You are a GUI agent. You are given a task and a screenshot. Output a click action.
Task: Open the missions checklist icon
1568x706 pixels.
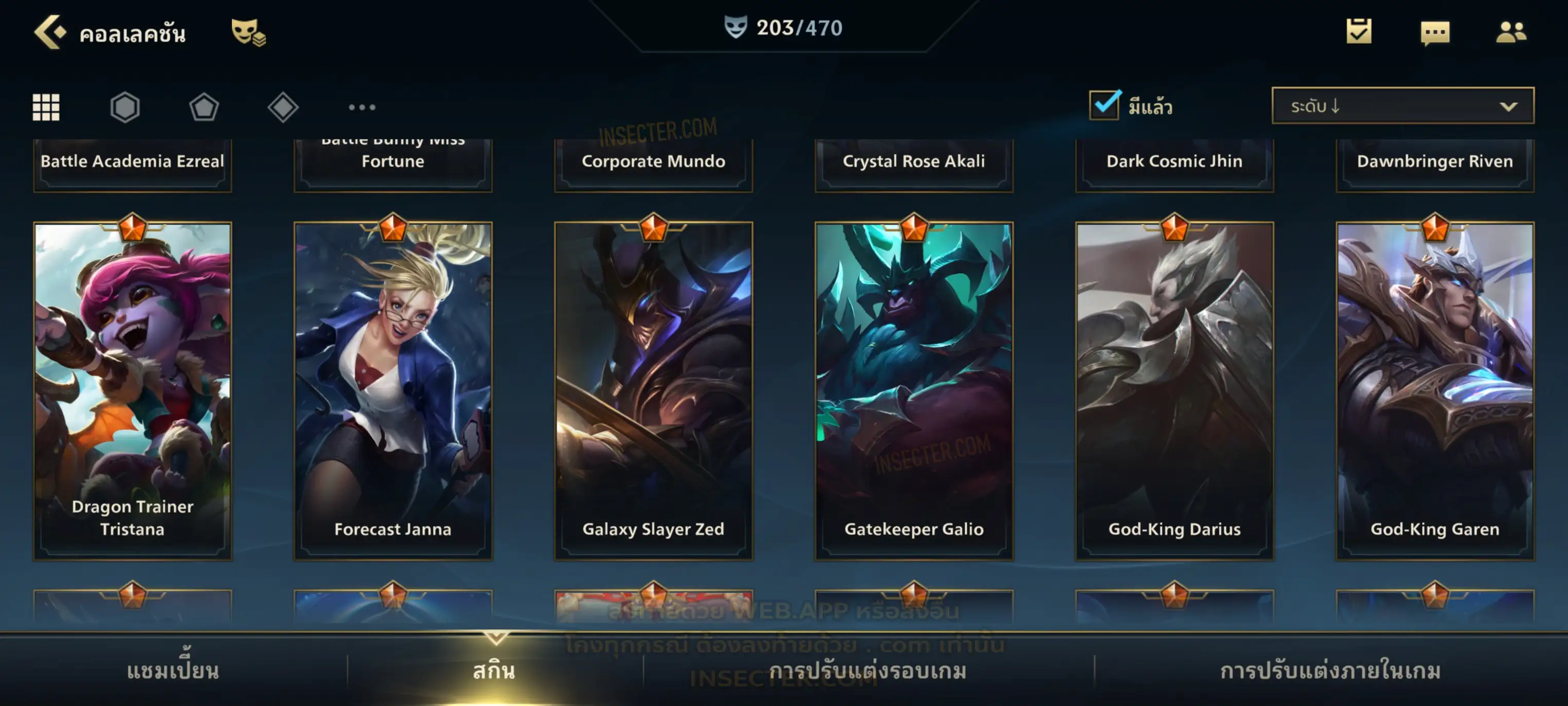pos(1359,32)
